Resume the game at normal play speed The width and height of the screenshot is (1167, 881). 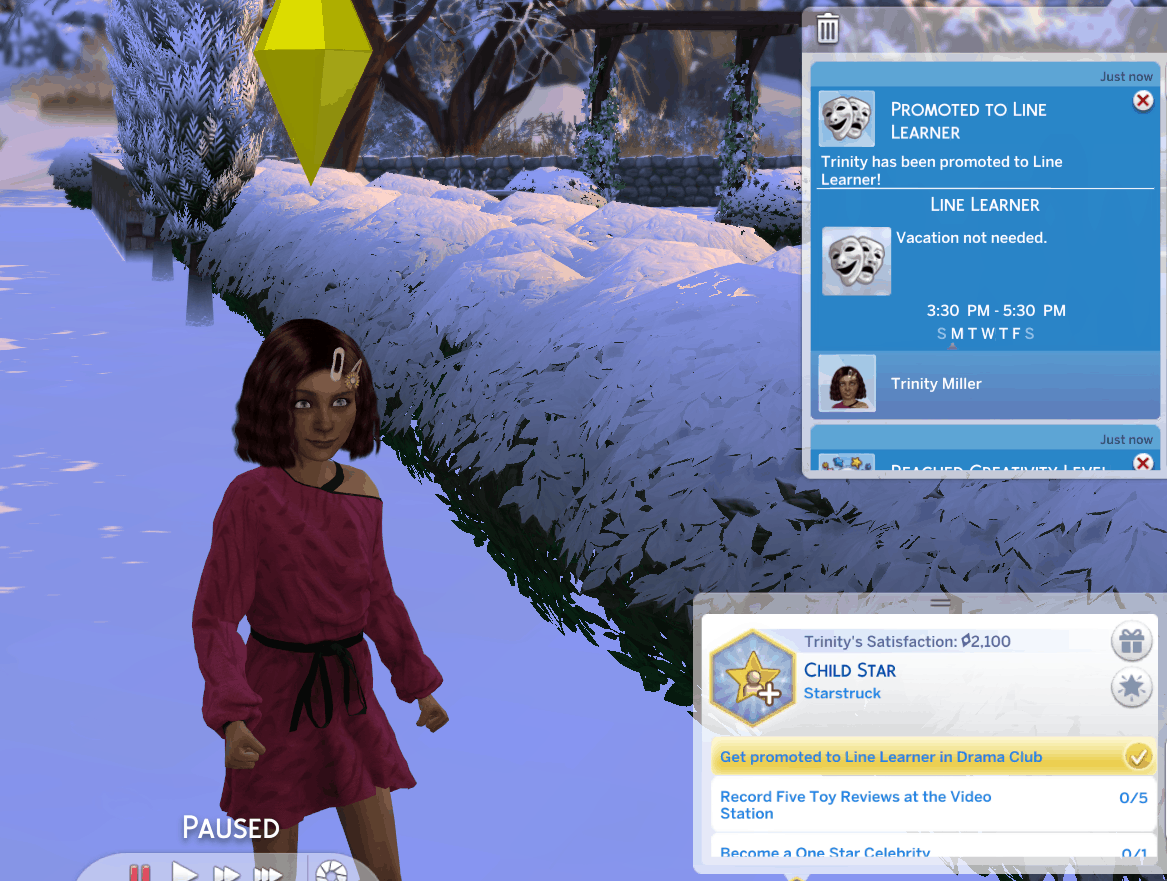coord(184,873)
